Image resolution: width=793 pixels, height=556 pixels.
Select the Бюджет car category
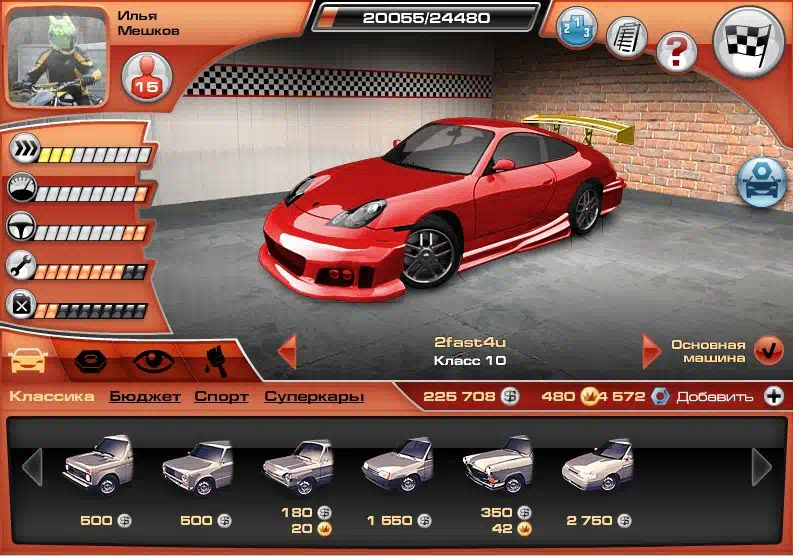coord(145,397)
